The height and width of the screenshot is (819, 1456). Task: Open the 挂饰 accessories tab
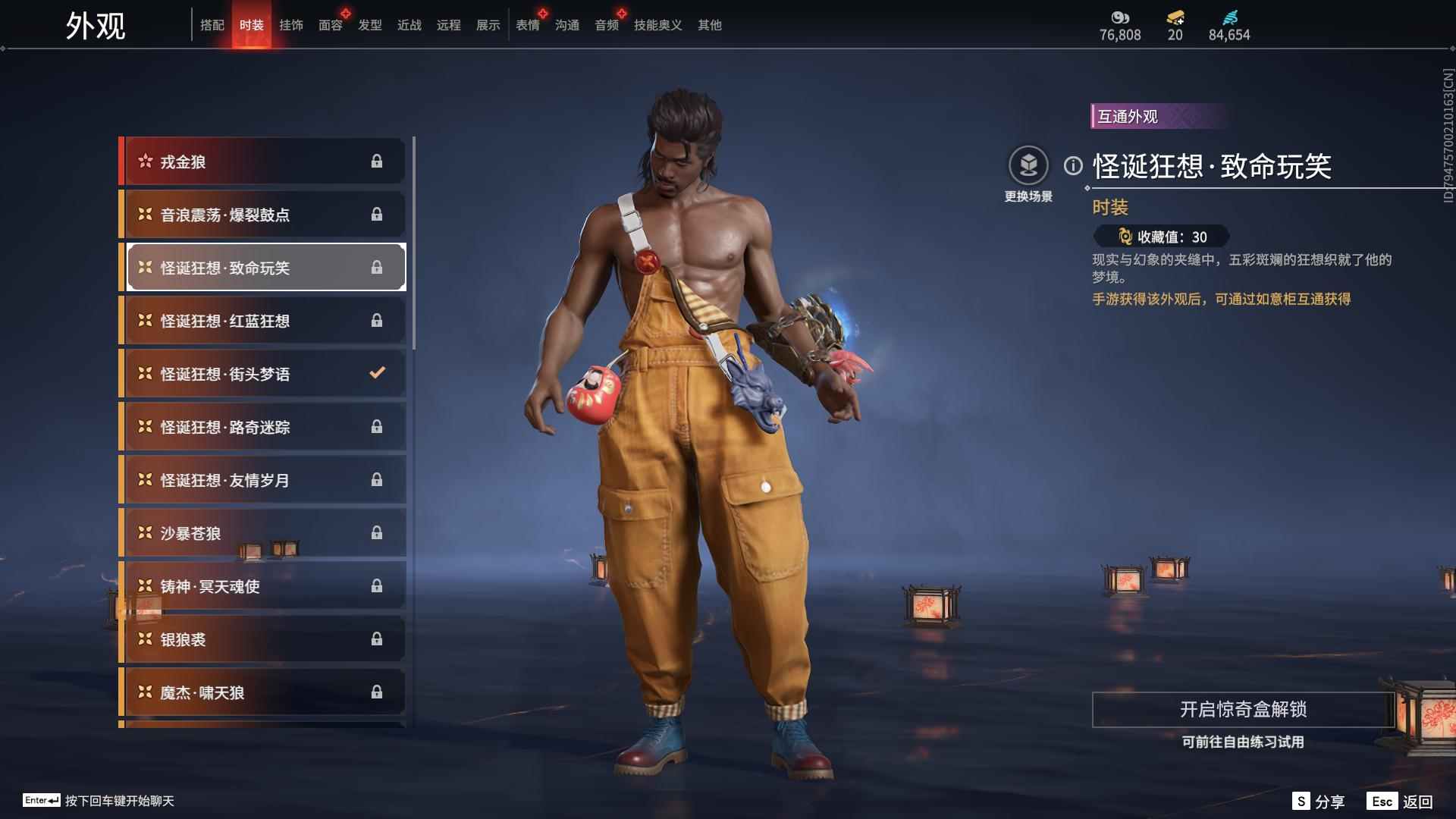(290, 25)
